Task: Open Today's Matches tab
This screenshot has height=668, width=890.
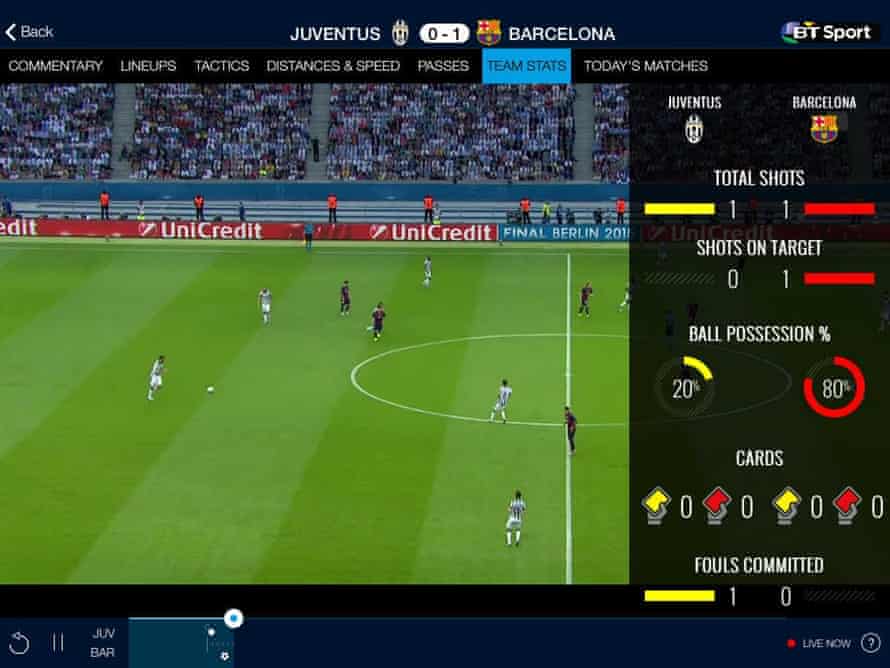Action: (646, 66)
